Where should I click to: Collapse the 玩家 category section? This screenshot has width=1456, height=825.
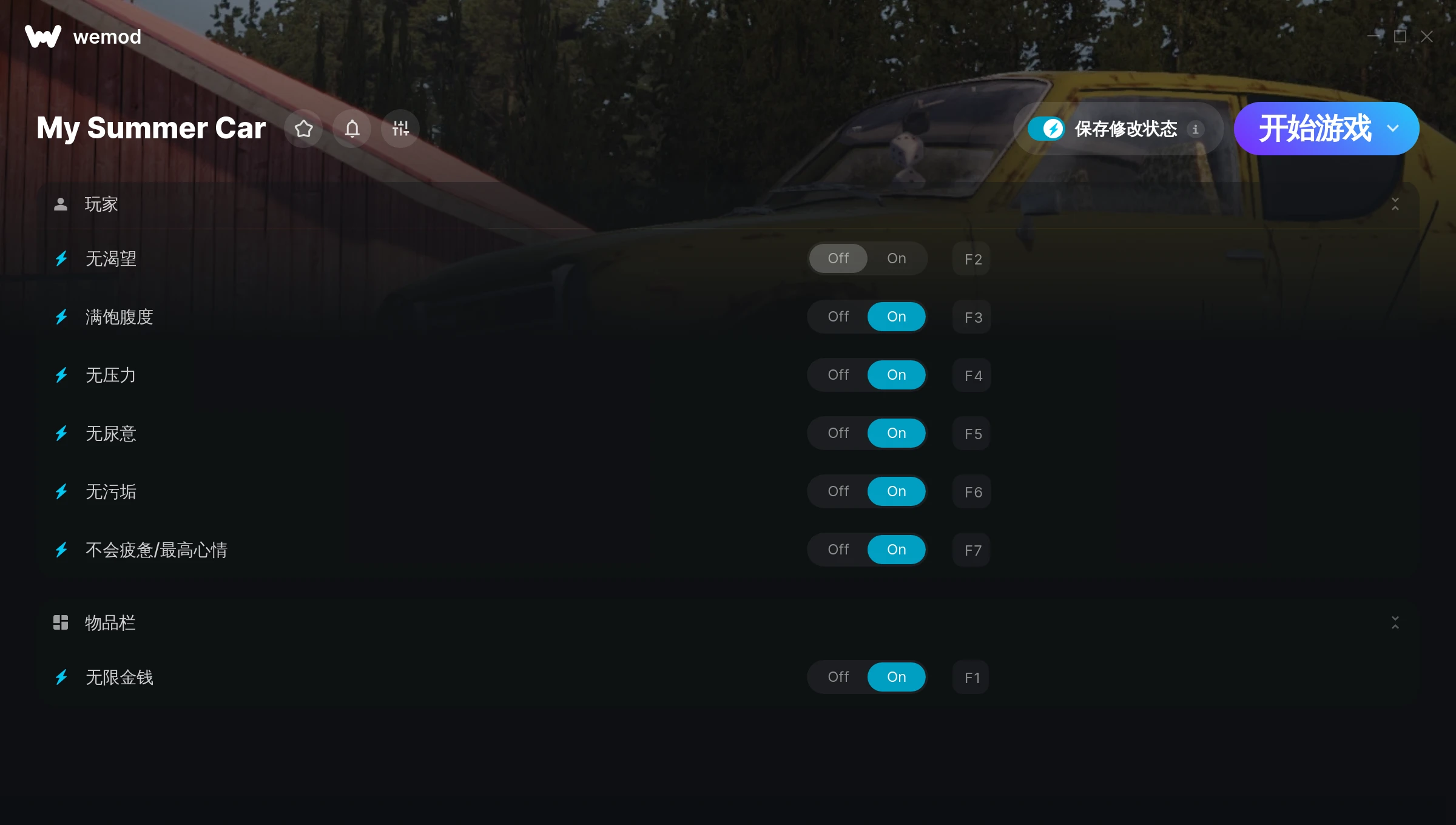tap(1395, 204)
